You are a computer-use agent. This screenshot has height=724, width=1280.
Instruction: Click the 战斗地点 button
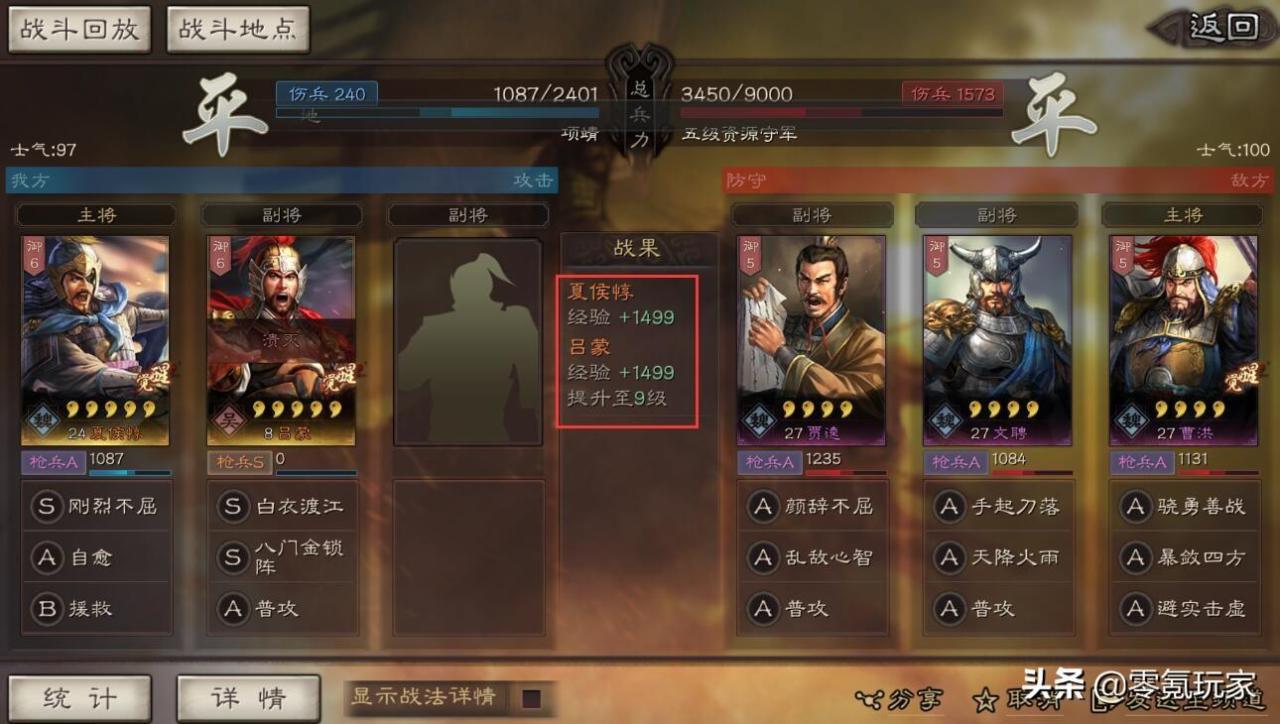click(238, 31)
